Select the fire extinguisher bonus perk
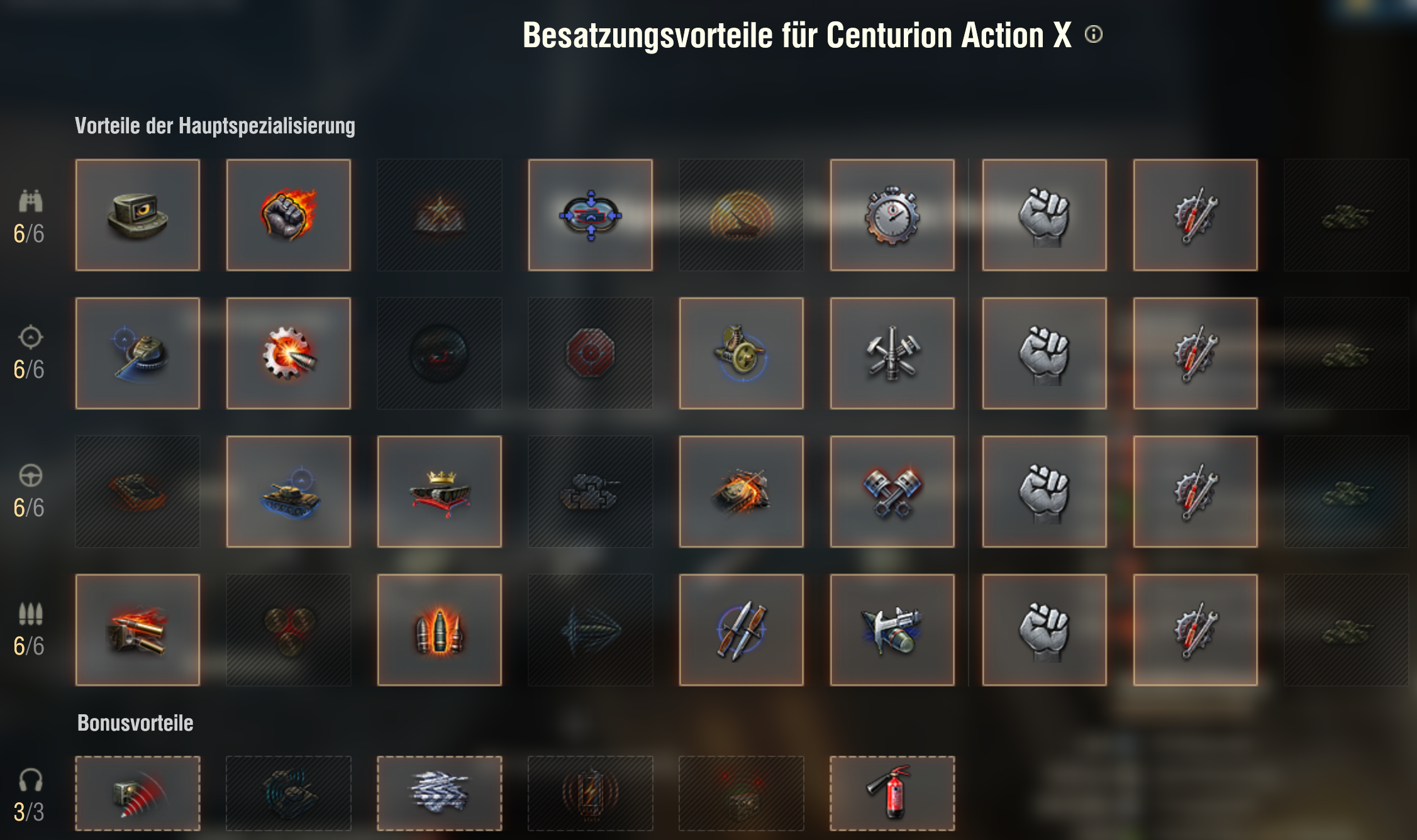The width and height of the screenshot is (1417, 840). [x=892, y=793]
